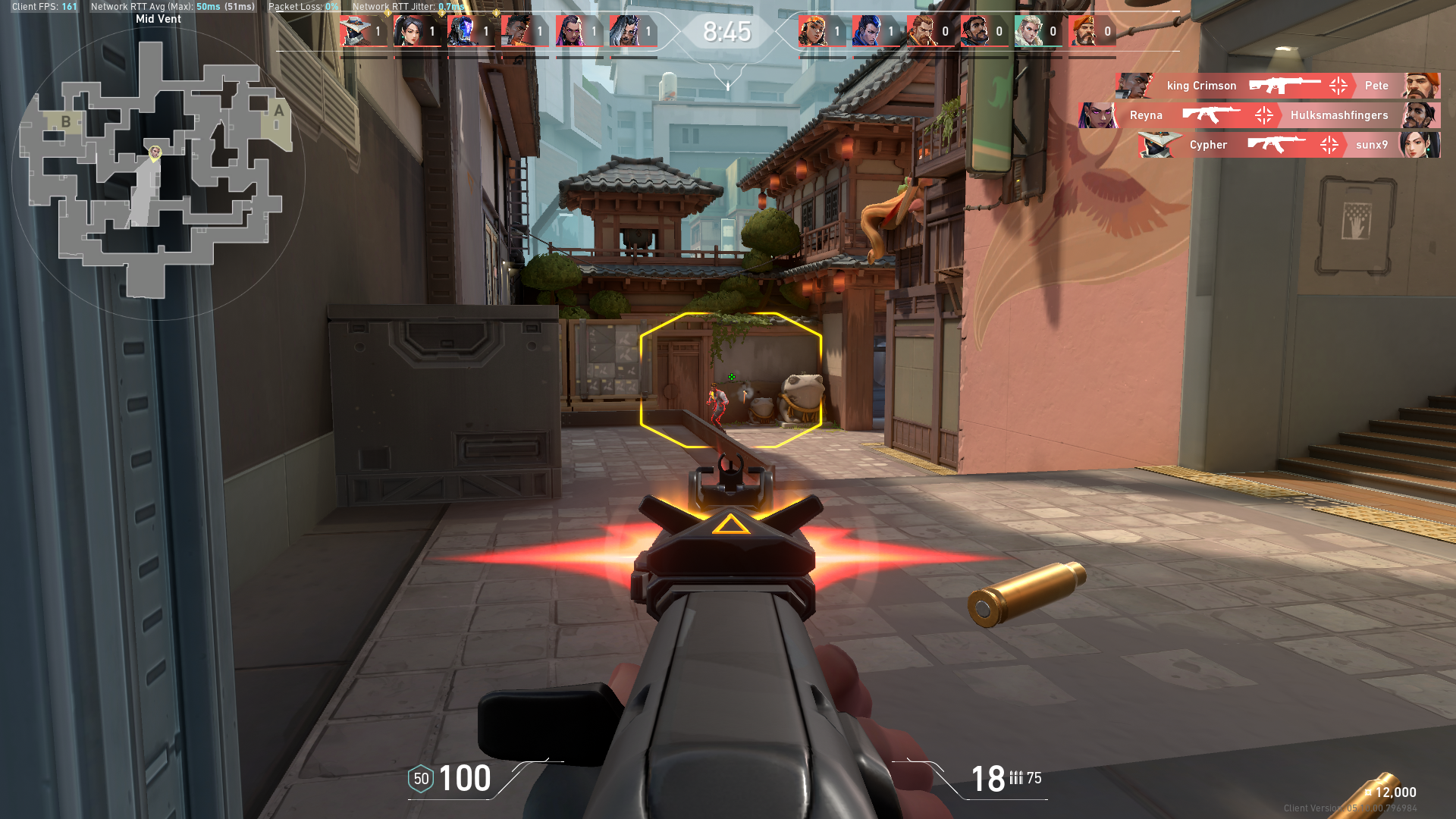
Task: Click the round timer showing 8:45
Action: (726, 32)
